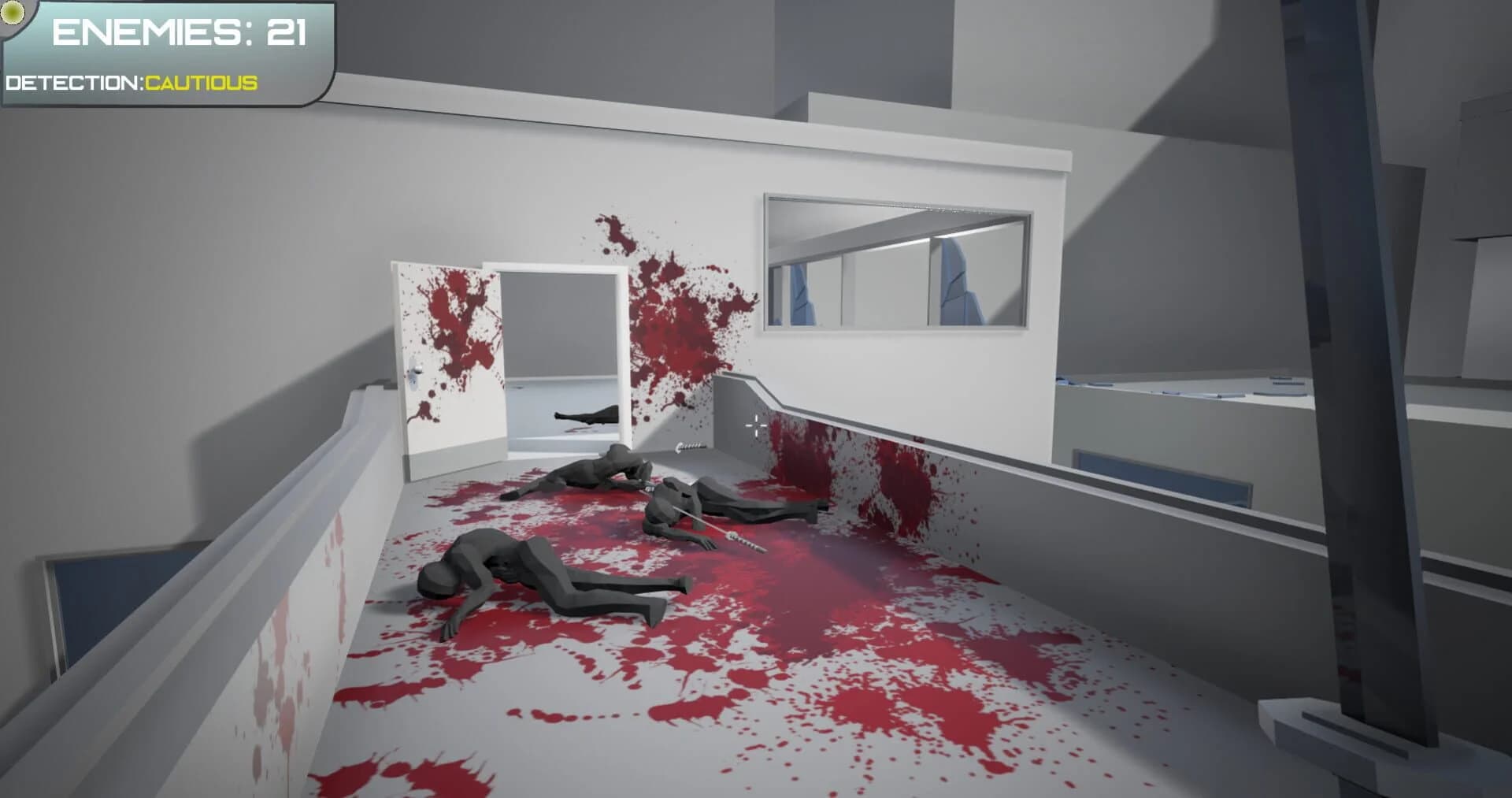The height and width of the screenshot is (798, 1512).
Task: Click the HUD indicator bulb to toggle alert state
Action: click(11, 13)
